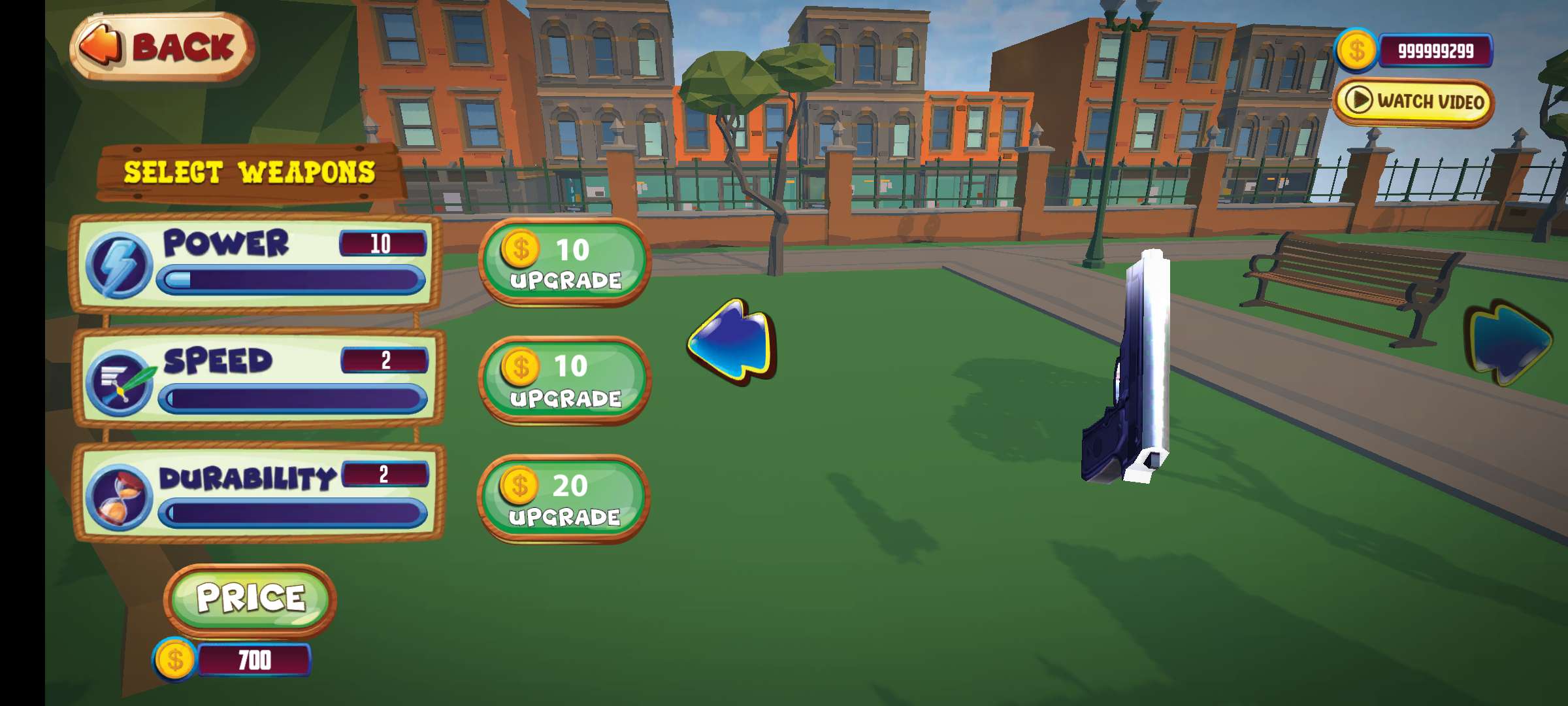Upgrade weapon Speed for 10 coins
Image resolution: width=1568 pixels, height=706 pixels.
tap(564, 380)
